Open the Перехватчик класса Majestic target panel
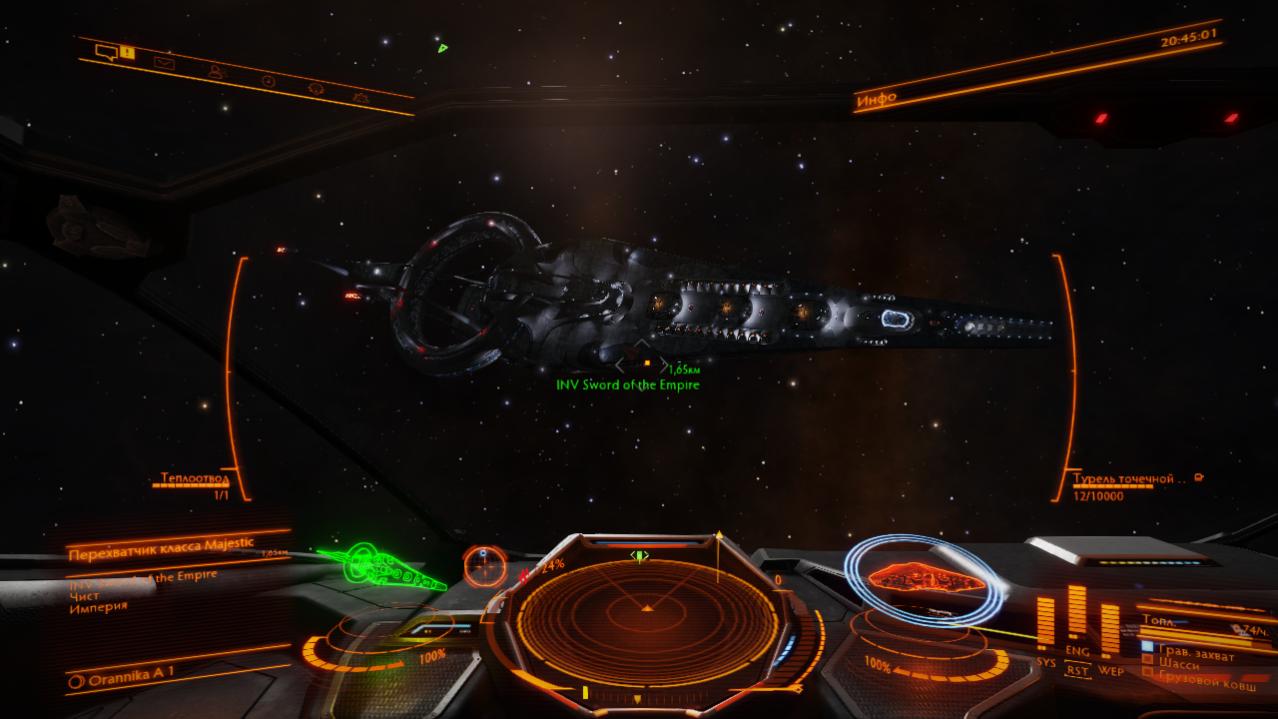Viewport: 1278px width, 719px height. tap(158, 550)
